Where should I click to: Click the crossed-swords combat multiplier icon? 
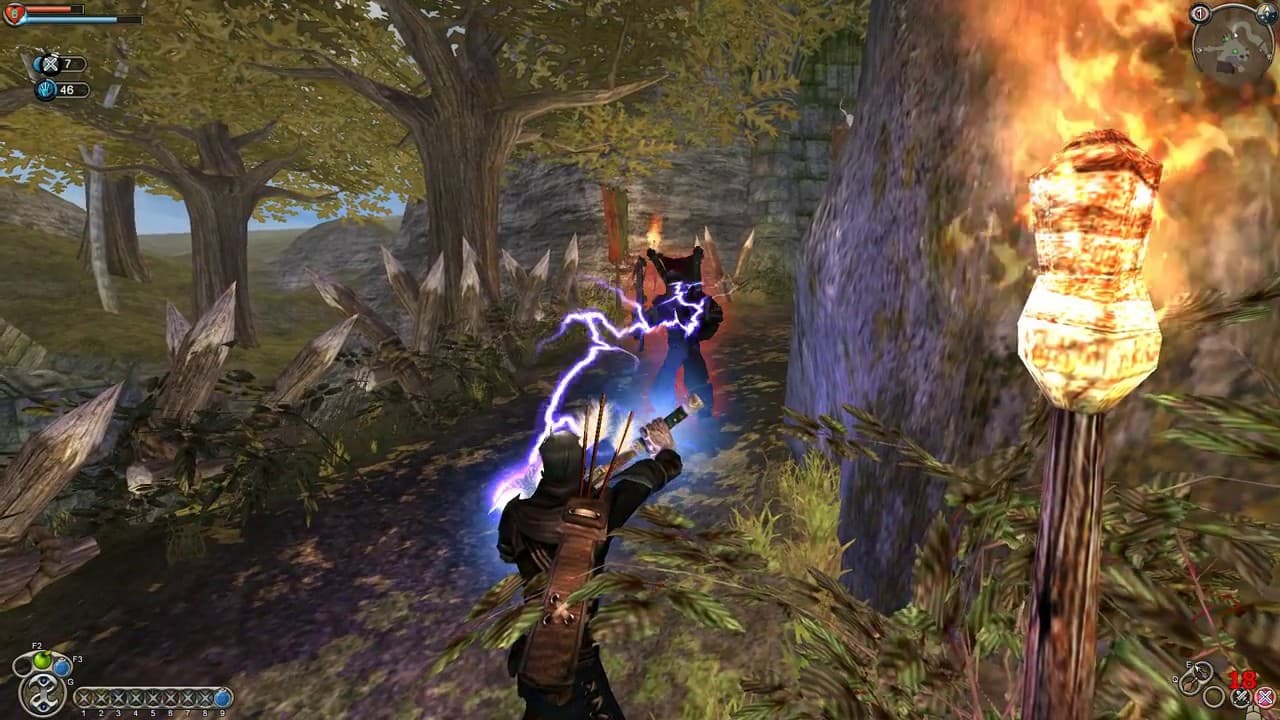click(1242, 696)
